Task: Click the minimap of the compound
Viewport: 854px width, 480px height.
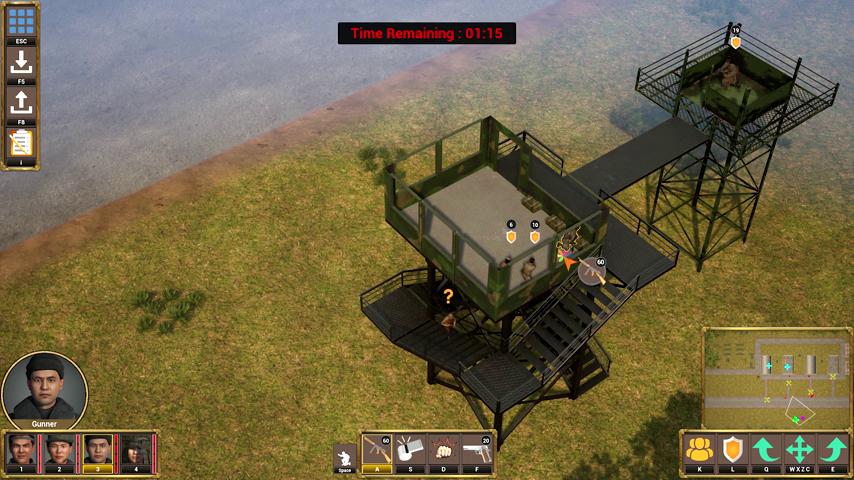Action: point(776,376)
